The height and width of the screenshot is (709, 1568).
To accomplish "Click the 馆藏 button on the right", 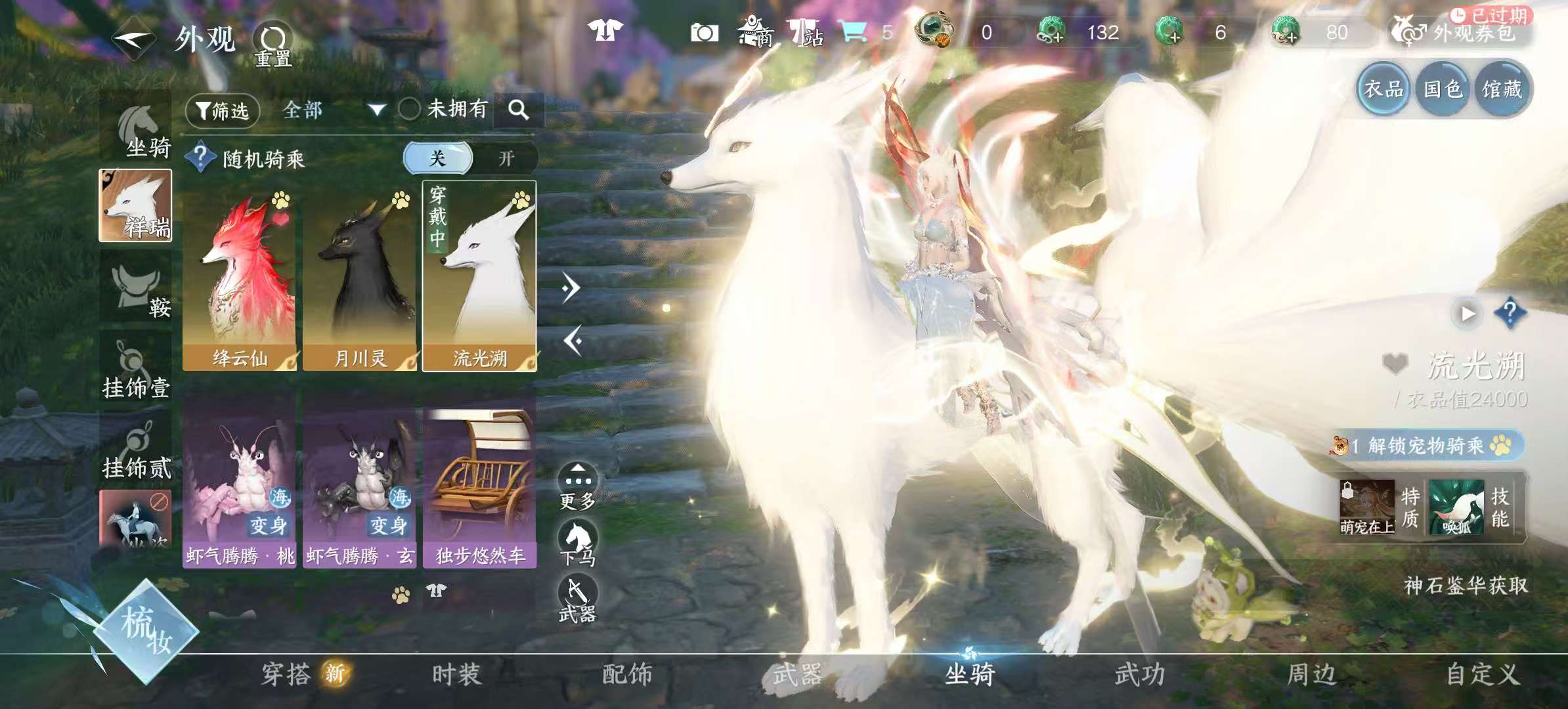I will coord(1504,88).
